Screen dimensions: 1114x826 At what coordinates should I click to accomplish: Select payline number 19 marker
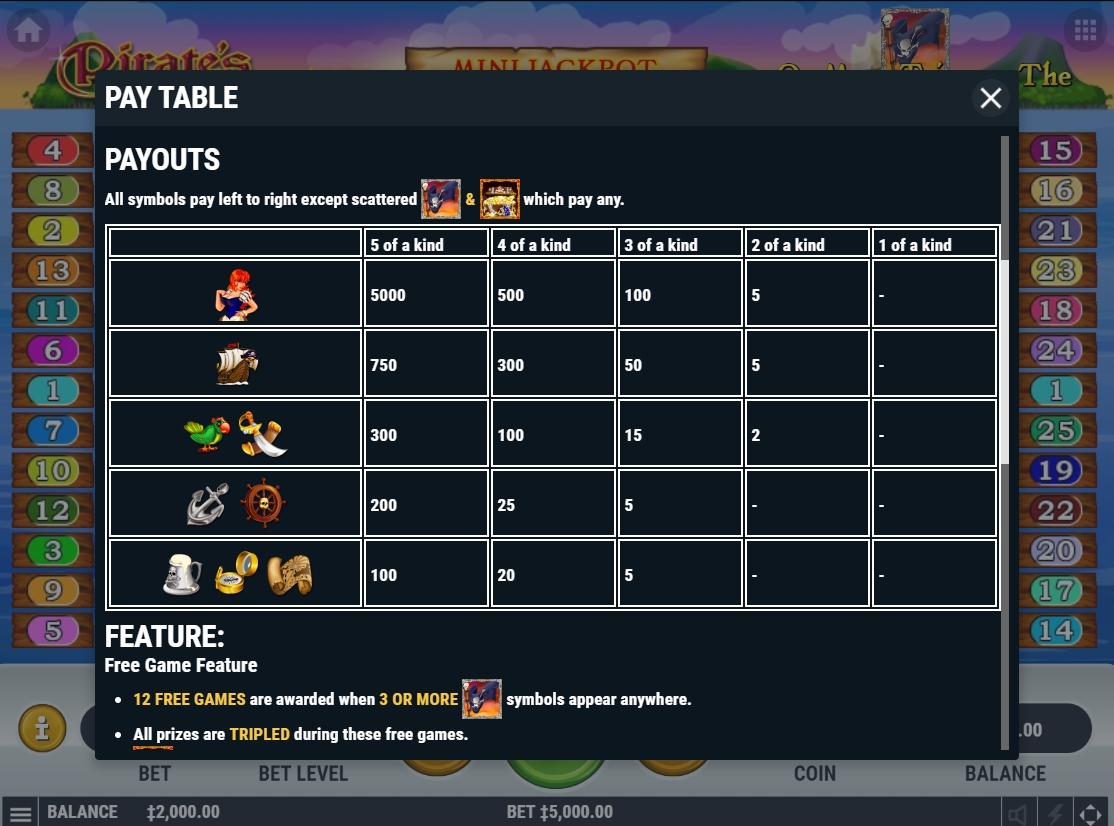pyautogui.click(x=1055, y=471)
